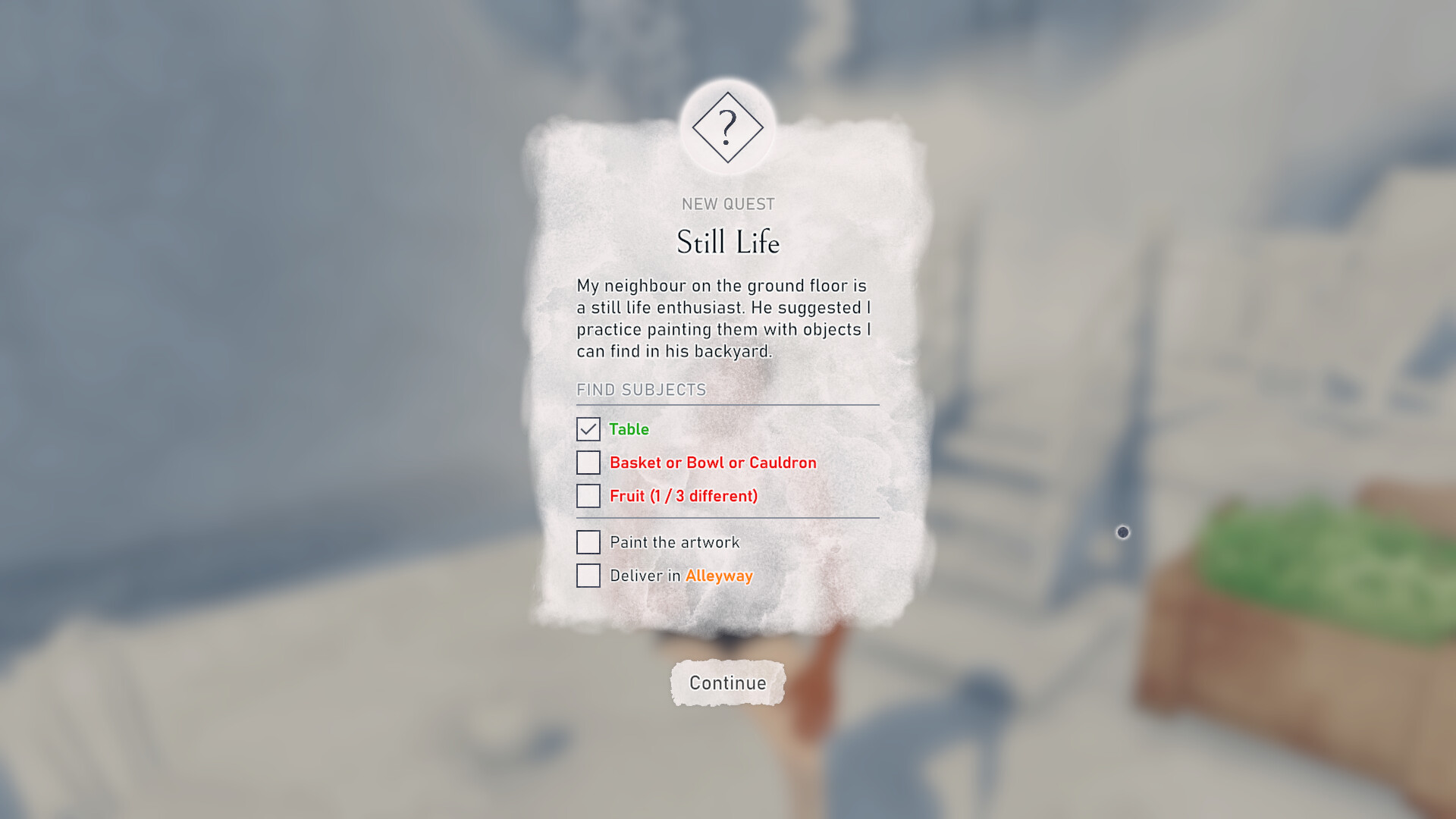The image size is (1456, 819).
Task: Click the divider line under FIND SUBJECTS
Action: (727, 405)
